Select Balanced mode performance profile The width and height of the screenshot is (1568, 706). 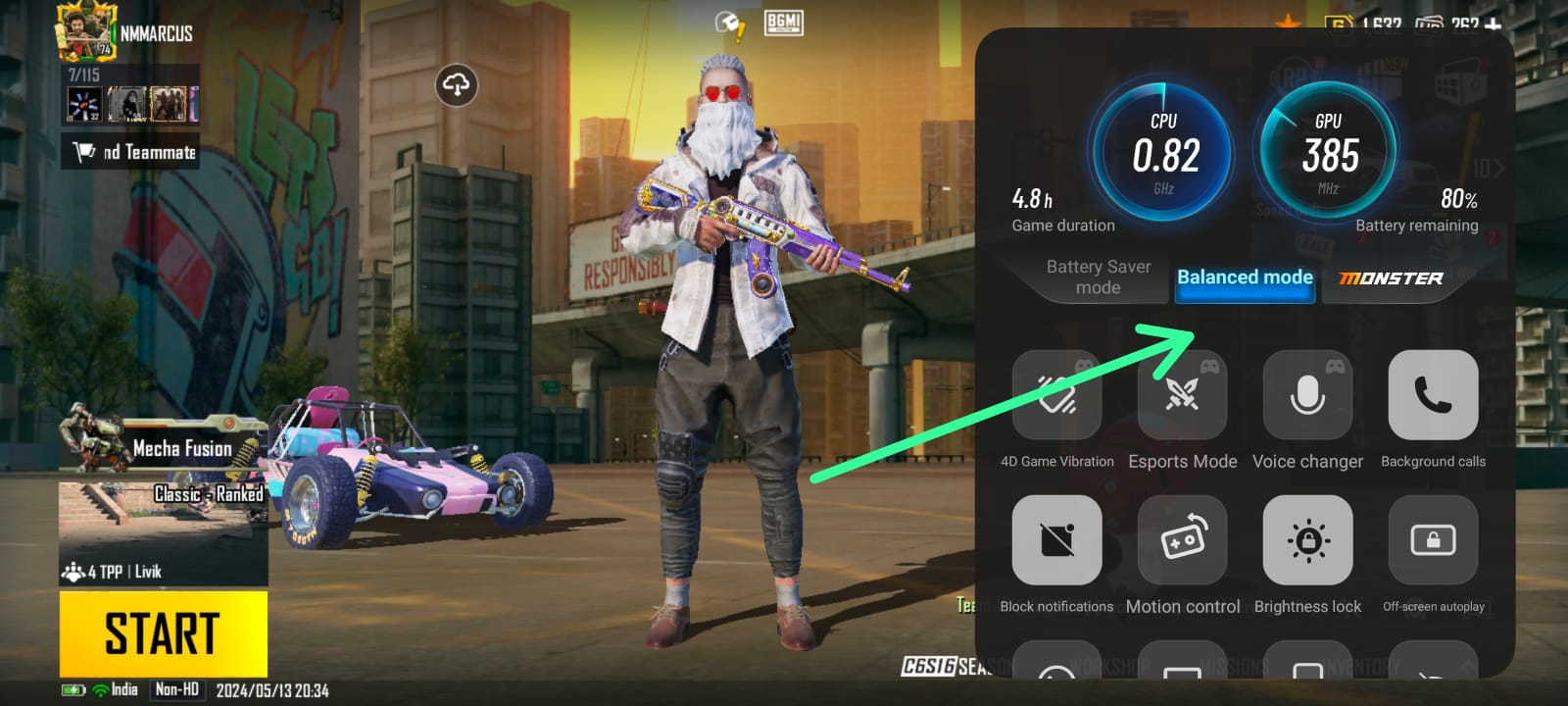[1245, 277]
